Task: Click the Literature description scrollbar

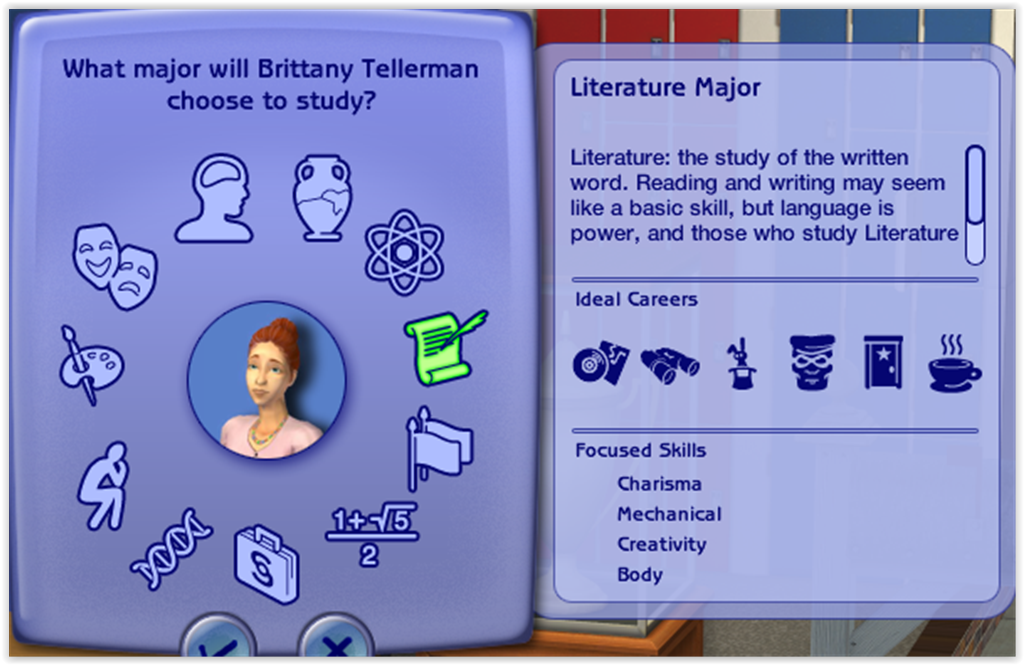Action: pos(974,204)
